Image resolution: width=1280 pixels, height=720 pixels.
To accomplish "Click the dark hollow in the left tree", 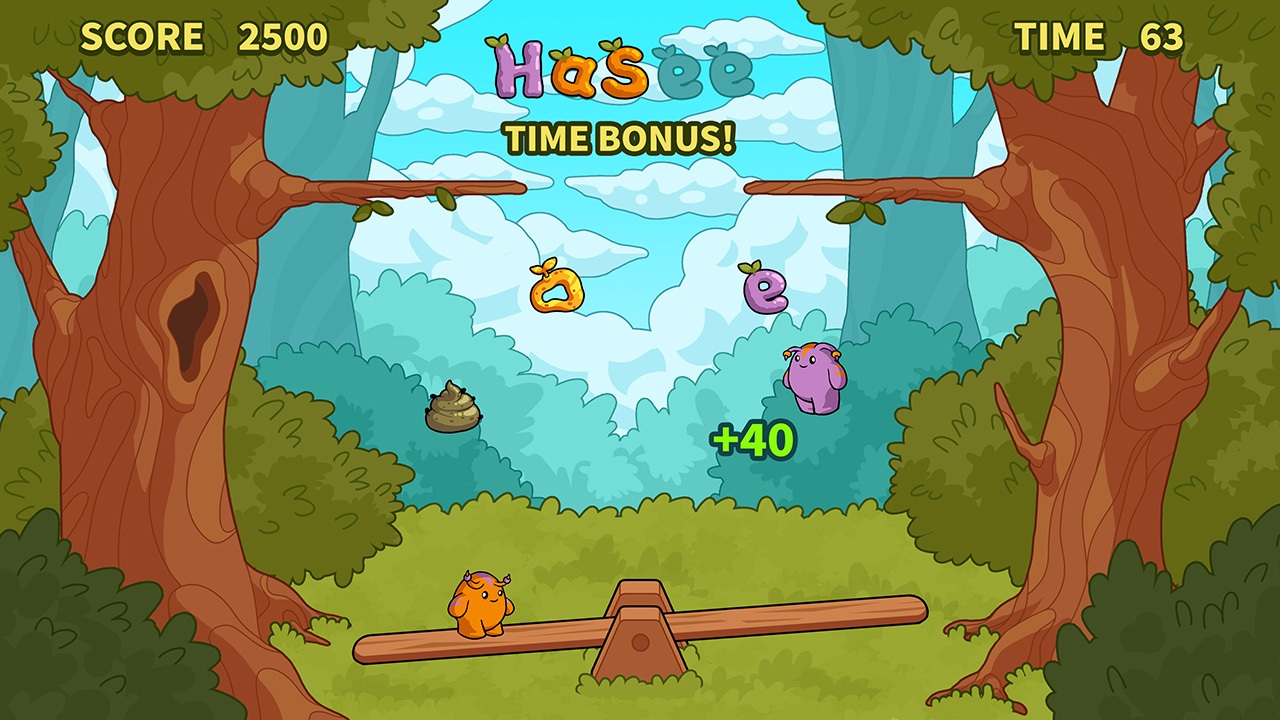I will tap(190, 320).
